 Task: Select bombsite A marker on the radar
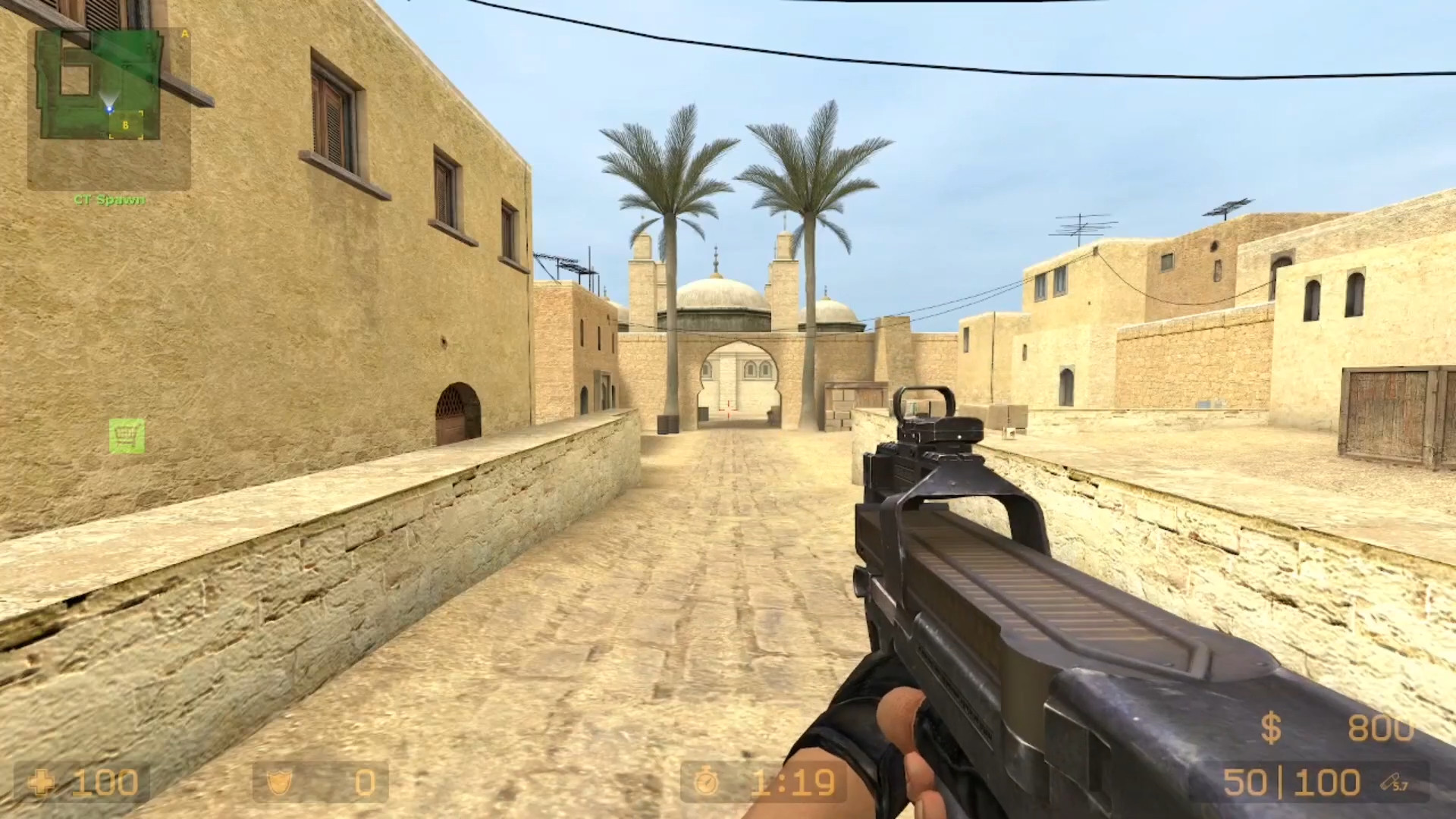pos(184,33)
